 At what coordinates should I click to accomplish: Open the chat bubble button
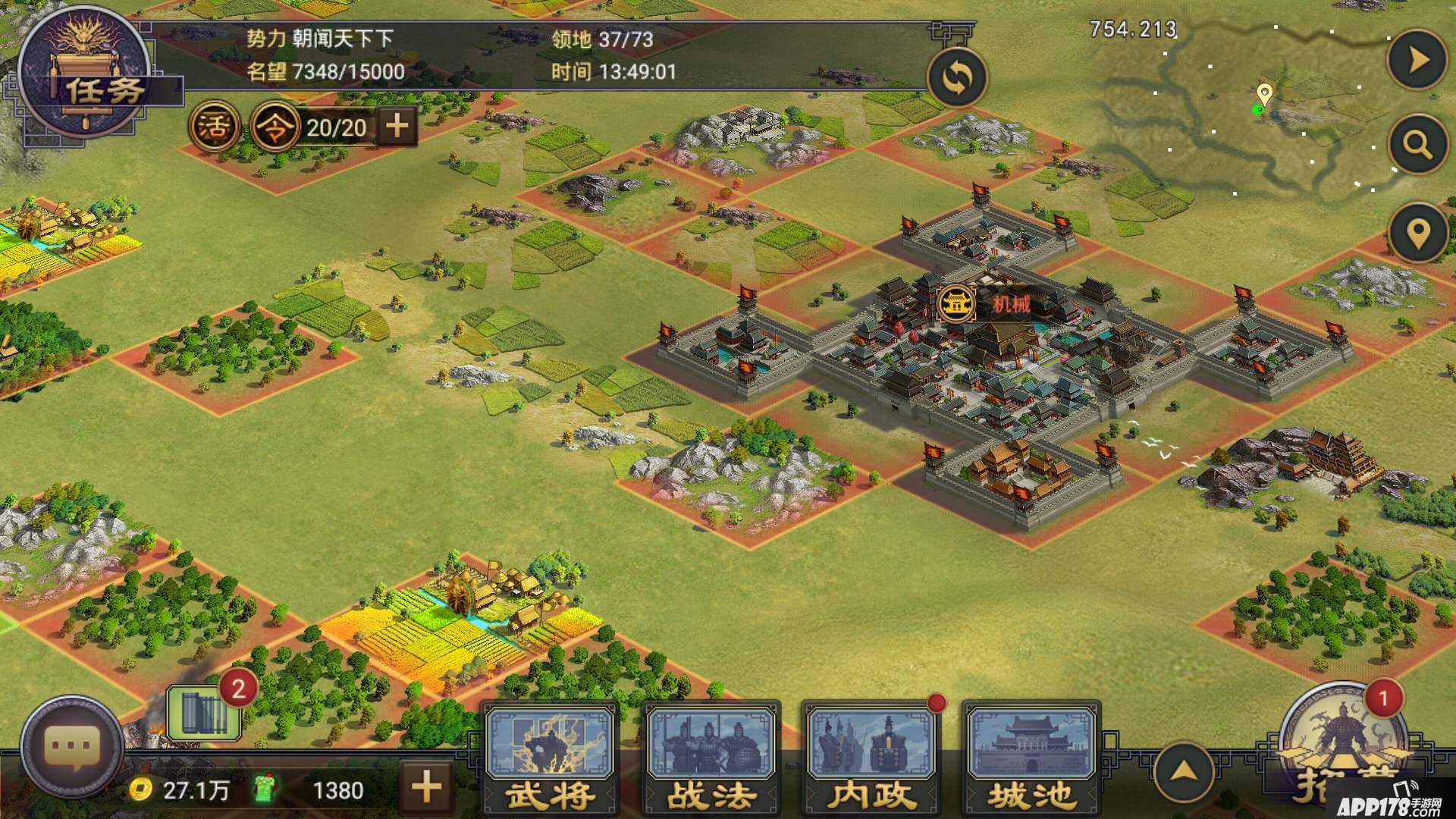tap(72, 747)
